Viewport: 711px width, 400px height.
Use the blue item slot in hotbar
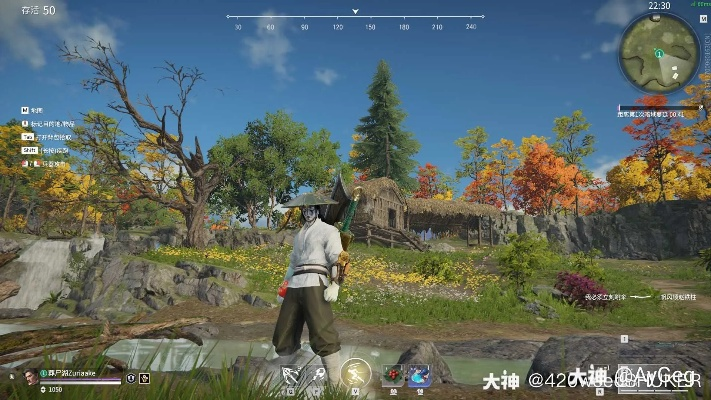419,375
